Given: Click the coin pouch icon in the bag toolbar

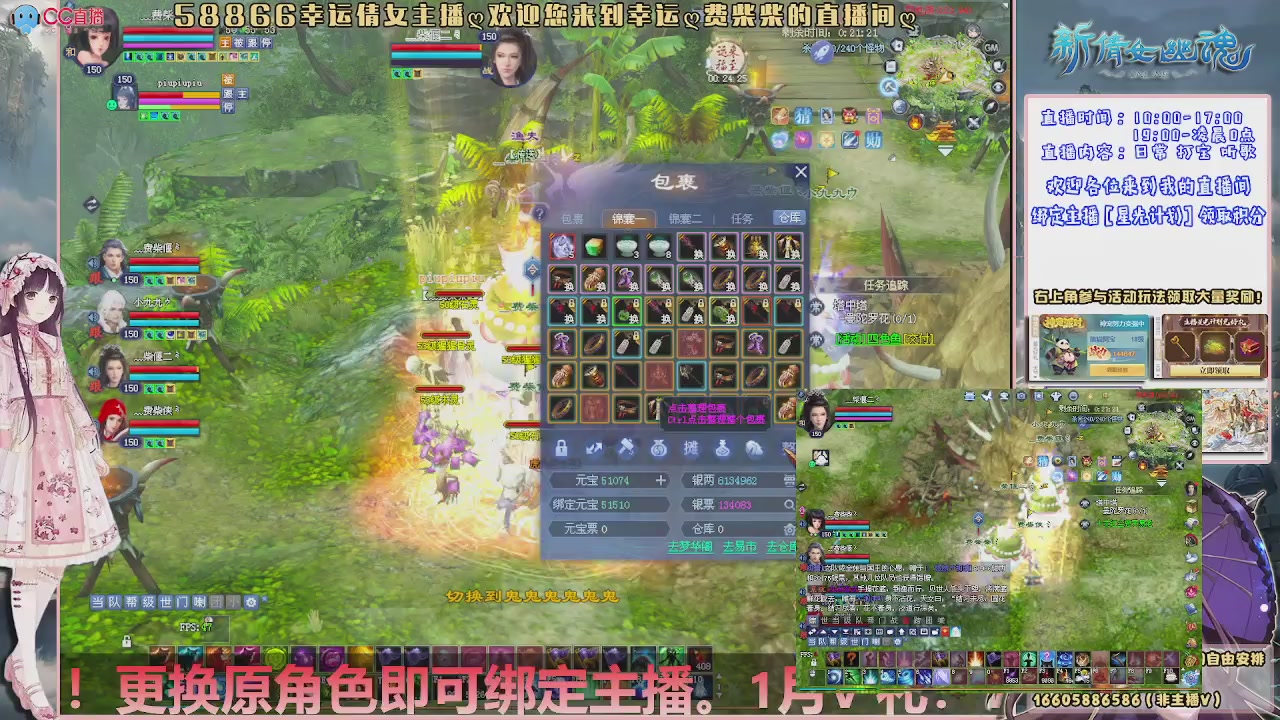Looking at the screenshot, I should point(658,448).
